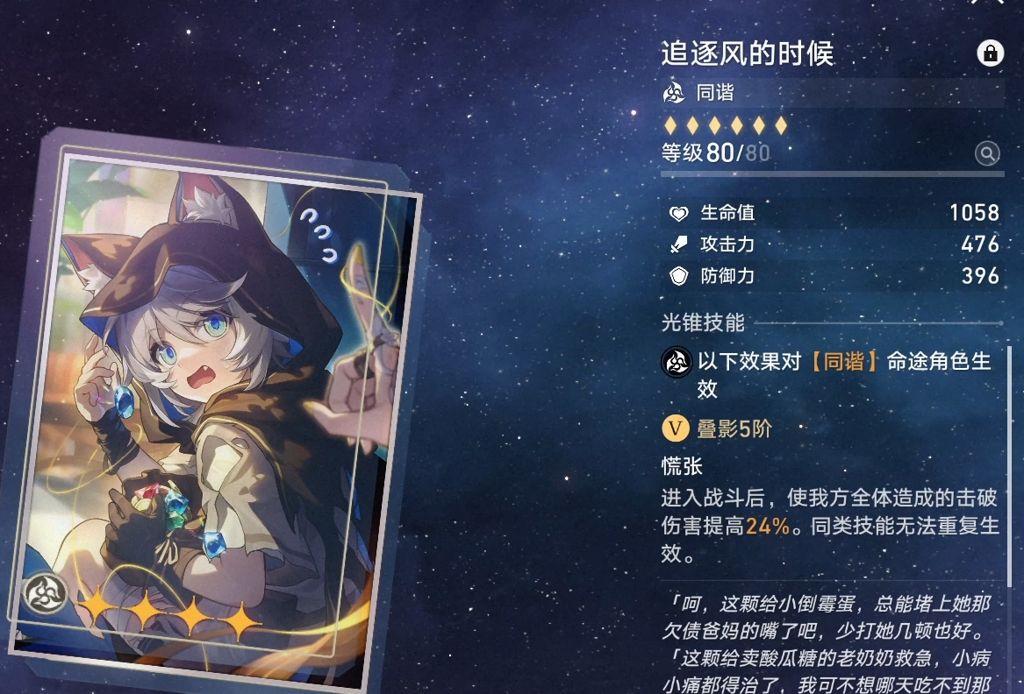Image resolution: width=1024 pixels, height=694 pixels.
Task: Select the 同谐 path icon
Action: tap(675, 93)
